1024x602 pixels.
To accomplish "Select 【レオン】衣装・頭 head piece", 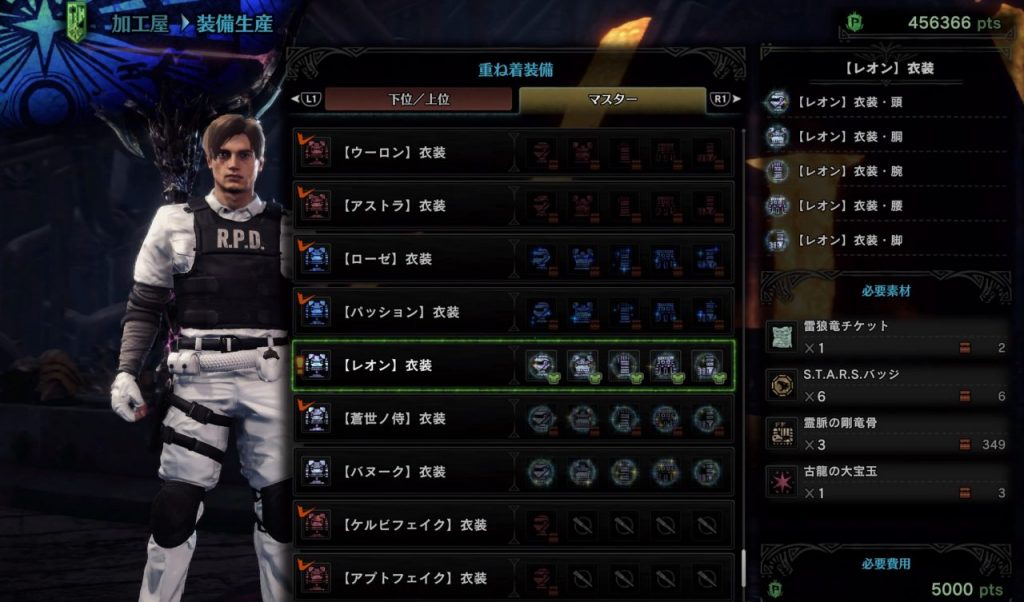I will click(x=848, y=102).
